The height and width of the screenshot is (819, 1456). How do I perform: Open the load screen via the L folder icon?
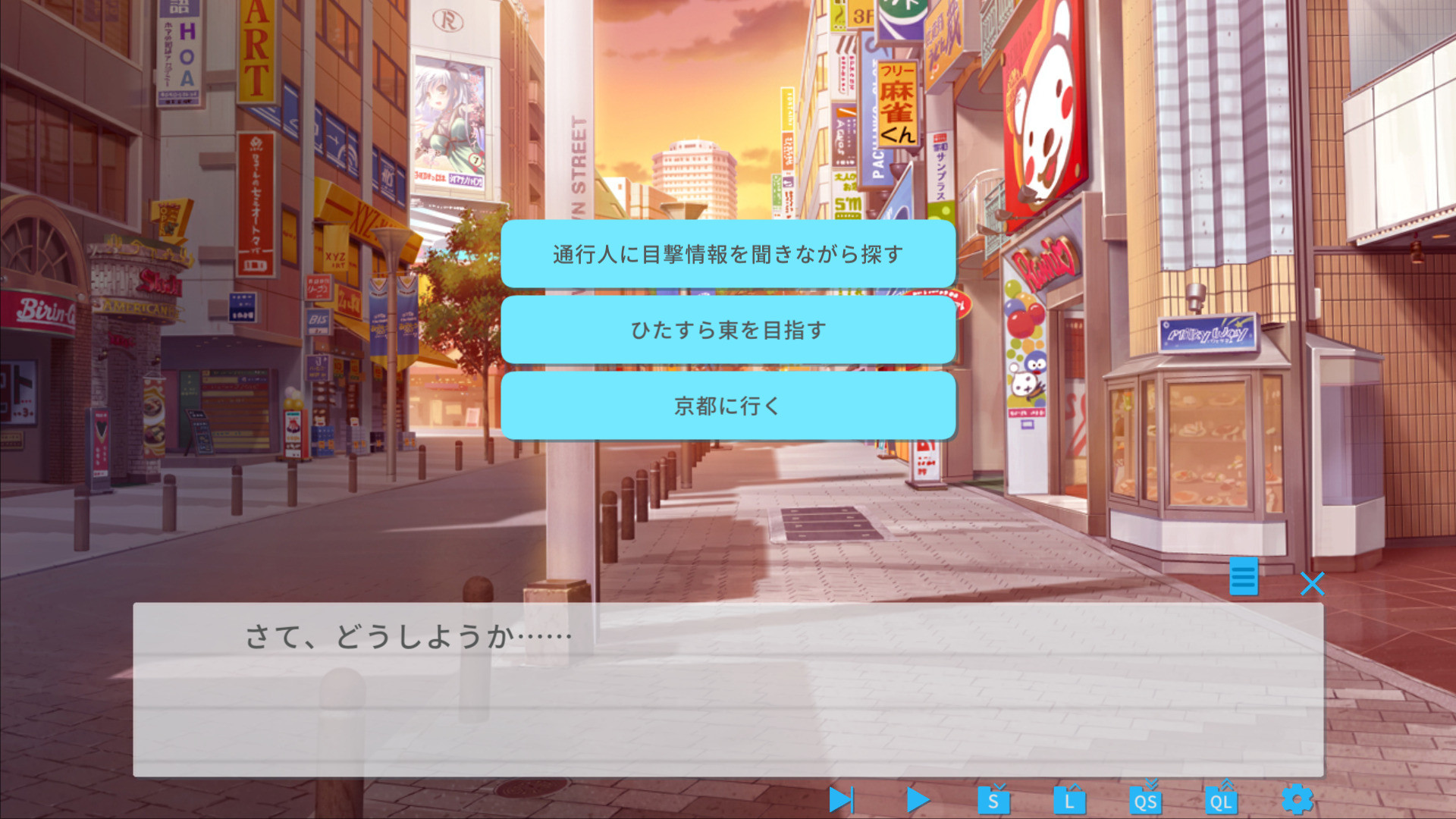(x=1069, y=799)
